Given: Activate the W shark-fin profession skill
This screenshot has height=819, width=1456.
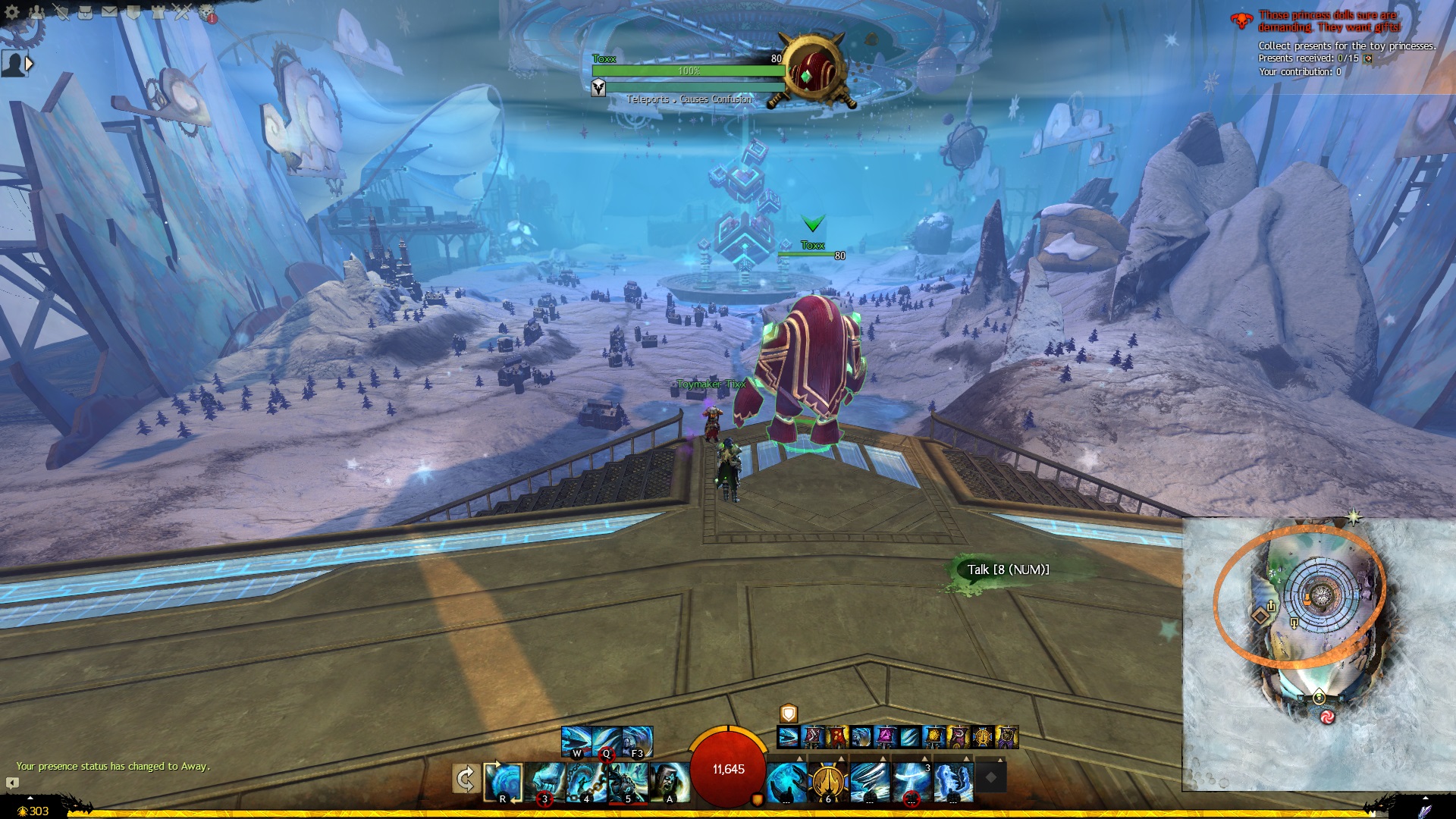Looking at the screenshot, I should (x=576, y=741).
